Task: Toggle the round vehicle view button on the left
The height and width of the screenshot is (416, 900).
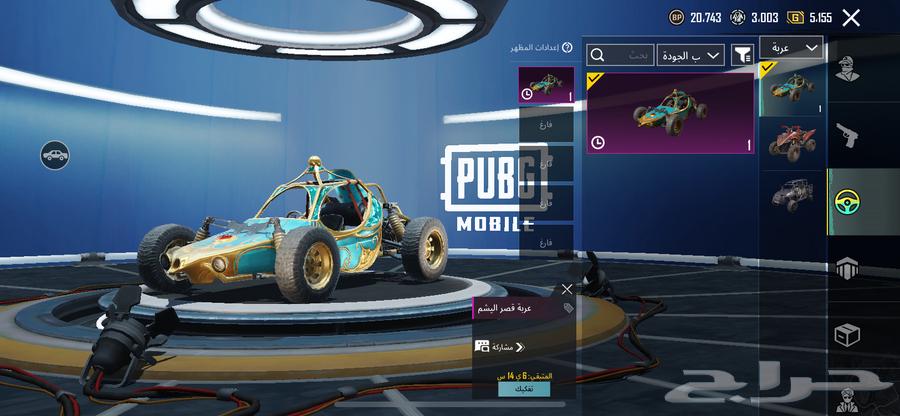Action: [55, 154]
